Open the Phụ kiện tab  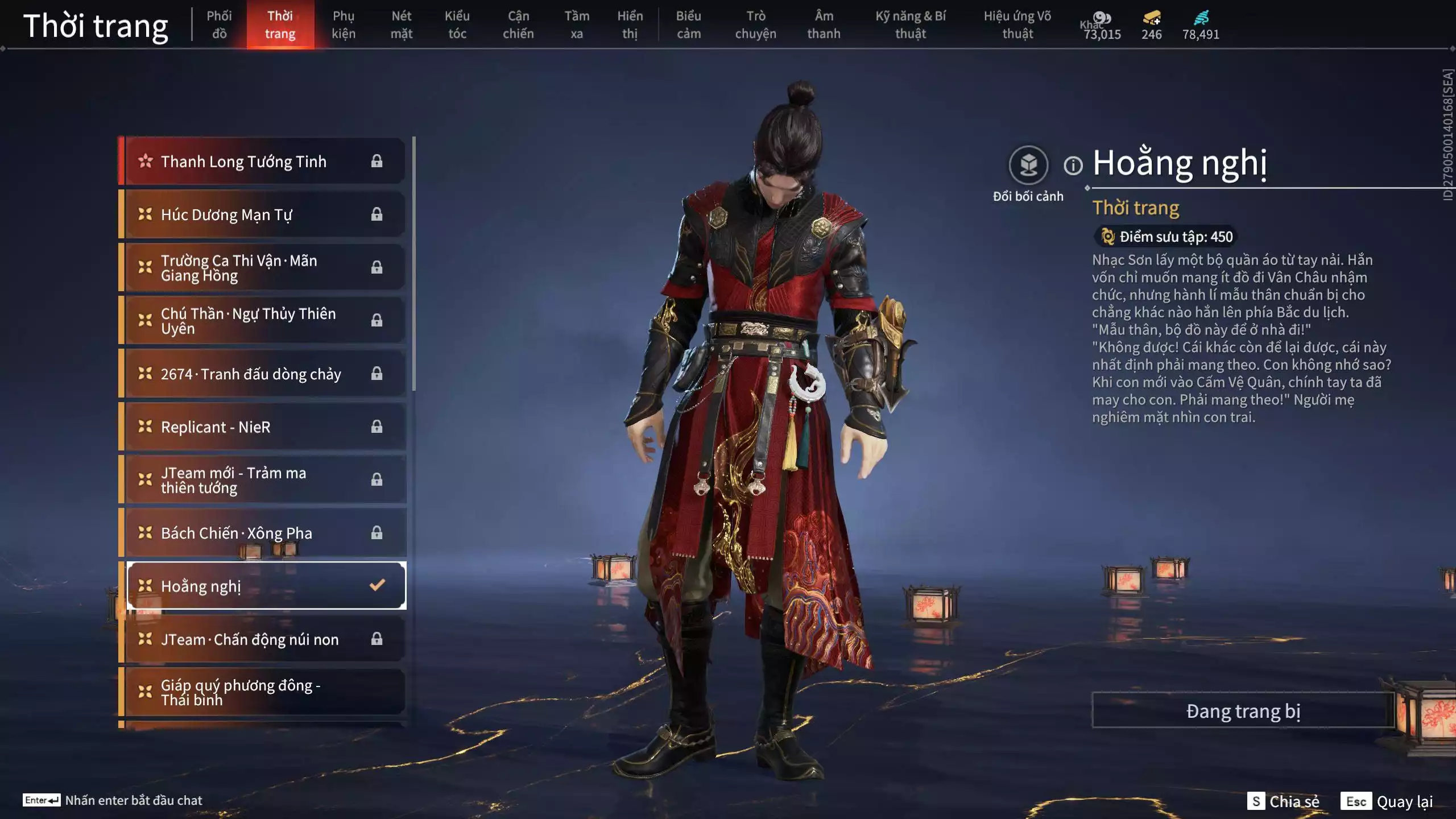(344, 25)
